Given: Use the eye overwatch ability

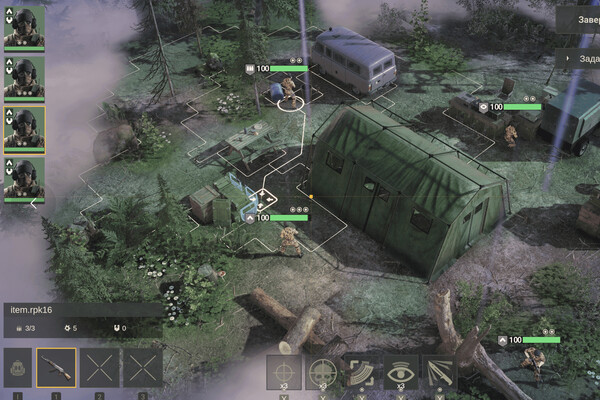Looking at the screenshot, I should [x=400, y=371].
